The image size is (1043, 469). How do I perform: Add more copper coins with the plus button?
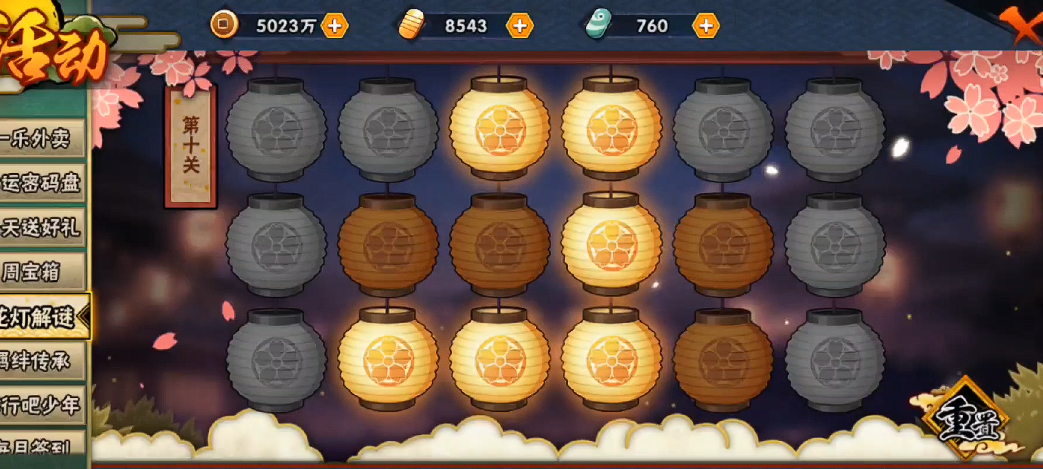335,25
